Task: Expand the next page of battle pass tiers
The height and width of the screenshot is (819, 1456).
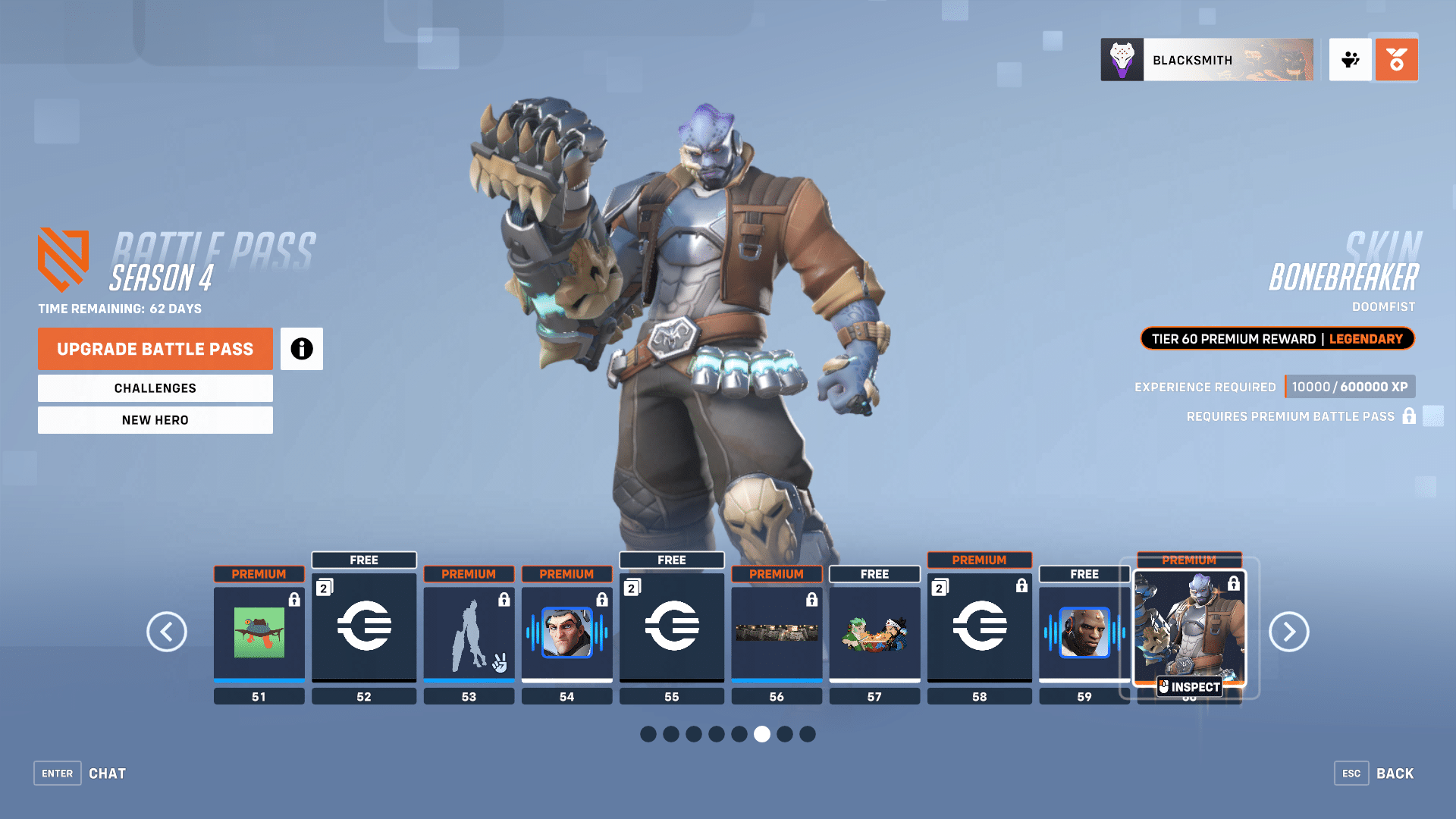Action: 1288,632
